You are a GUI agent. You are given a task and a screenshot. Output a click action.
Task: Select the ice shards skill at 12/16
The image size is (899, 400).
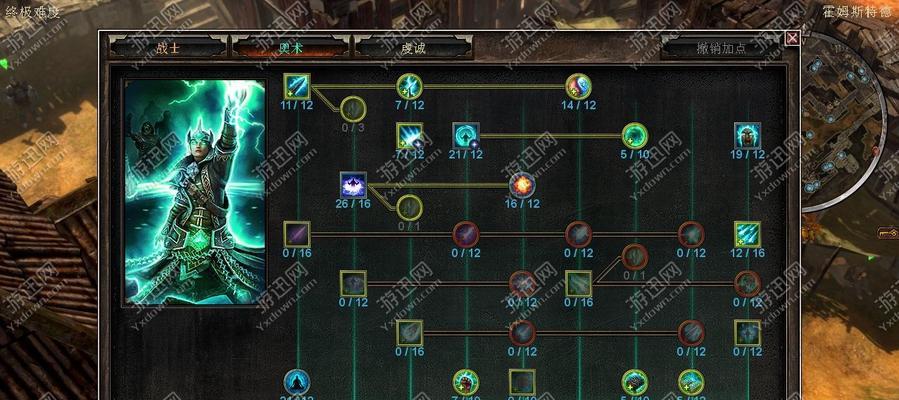click(747, 234)
